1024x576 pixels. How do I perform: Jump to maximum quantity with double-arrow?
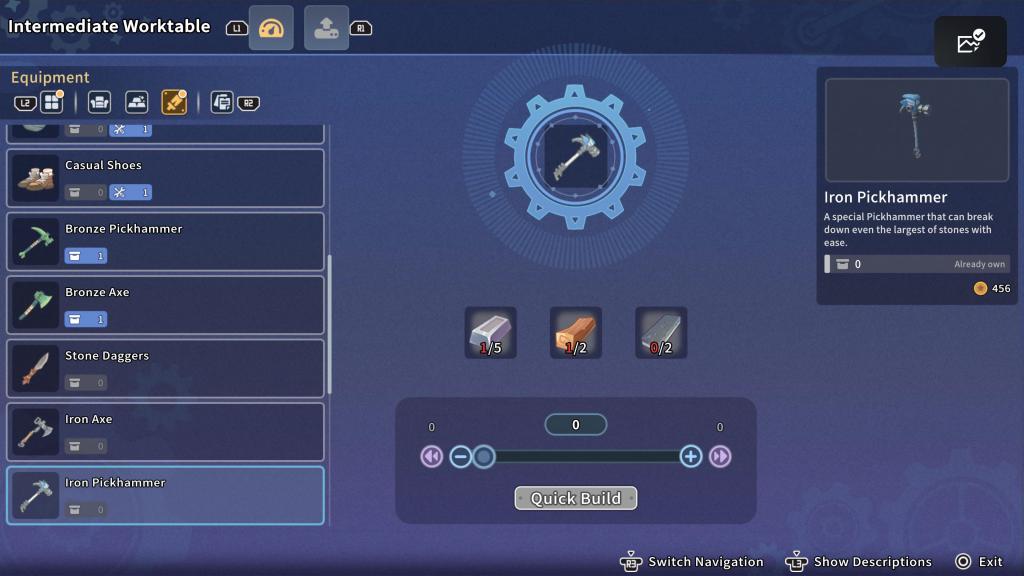point(720,457)
